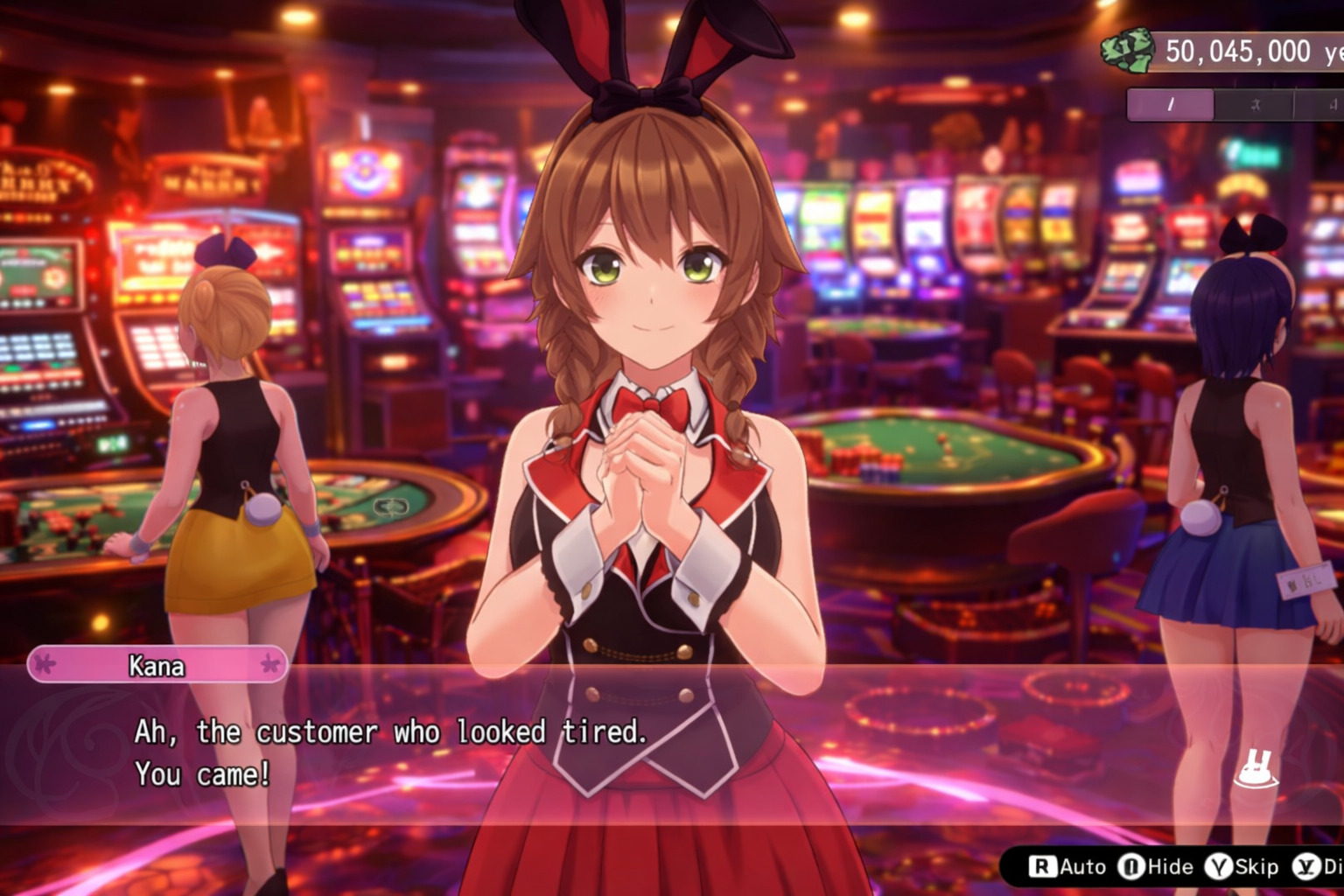Click the R button icon beside Auto
1344x896 pixels.
(1044, 865)
